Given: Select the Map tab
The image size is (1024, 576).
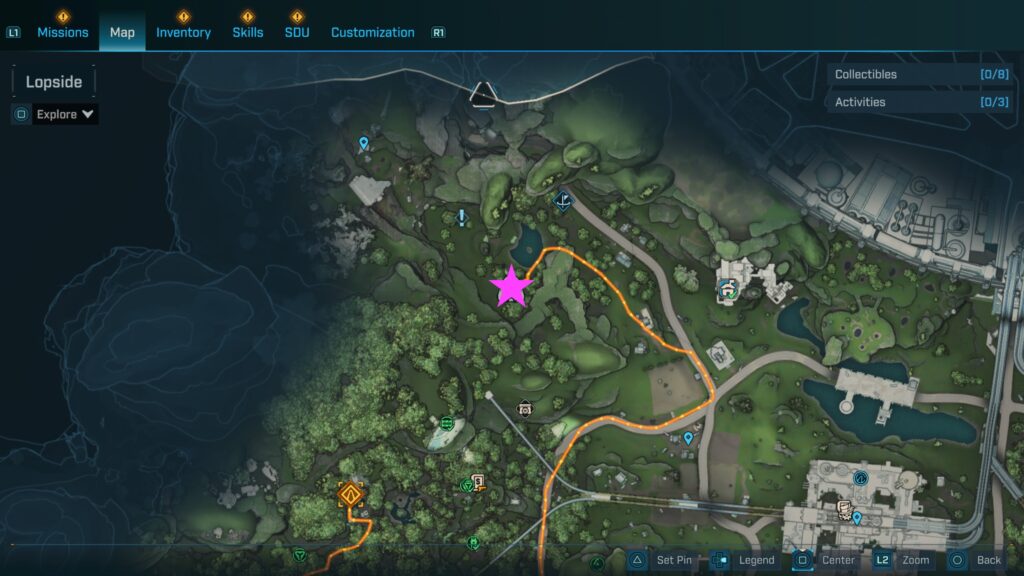Looking at the screenshot, I should pyautogui.click(x=122, y=32).
